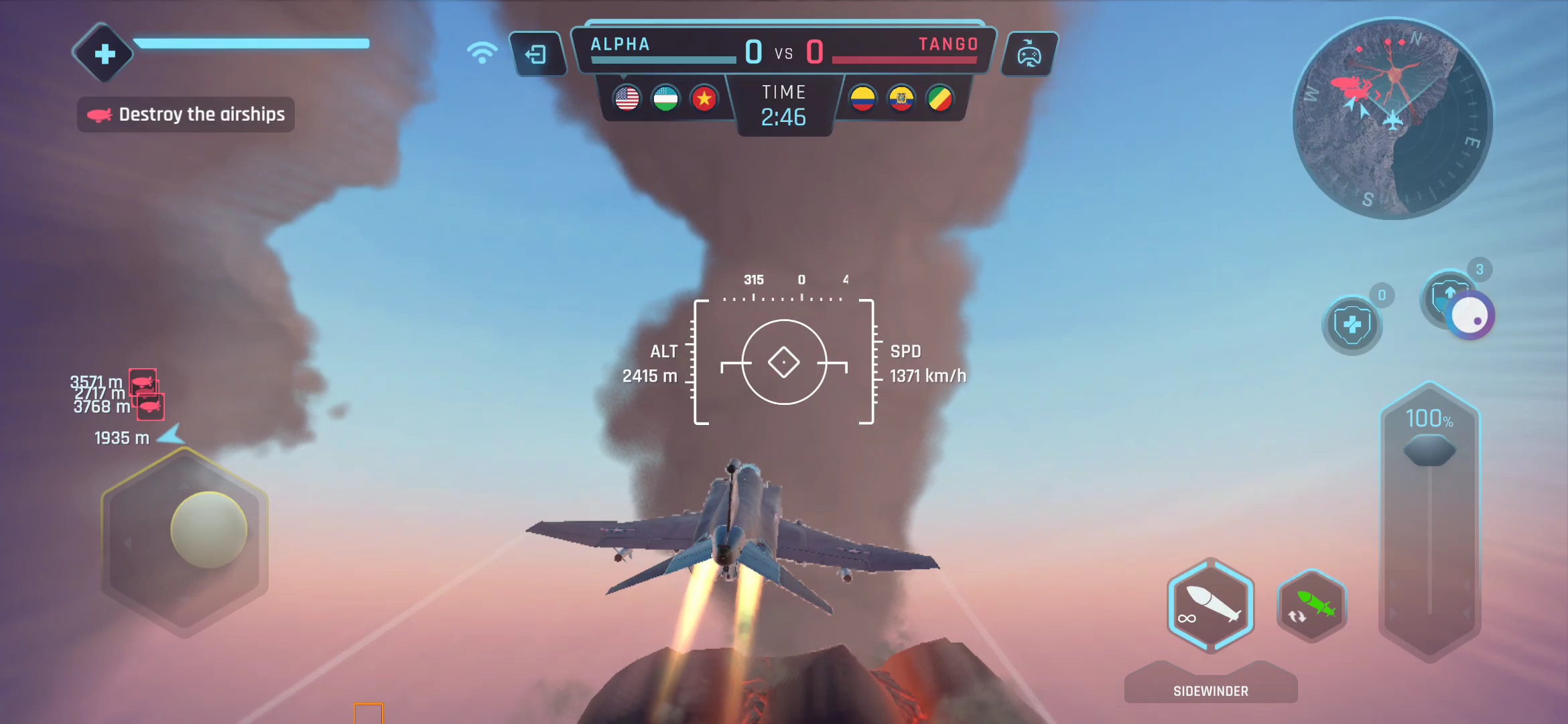
Task: Select the Vietnam flag player icon
Action: tap(704, 99)
